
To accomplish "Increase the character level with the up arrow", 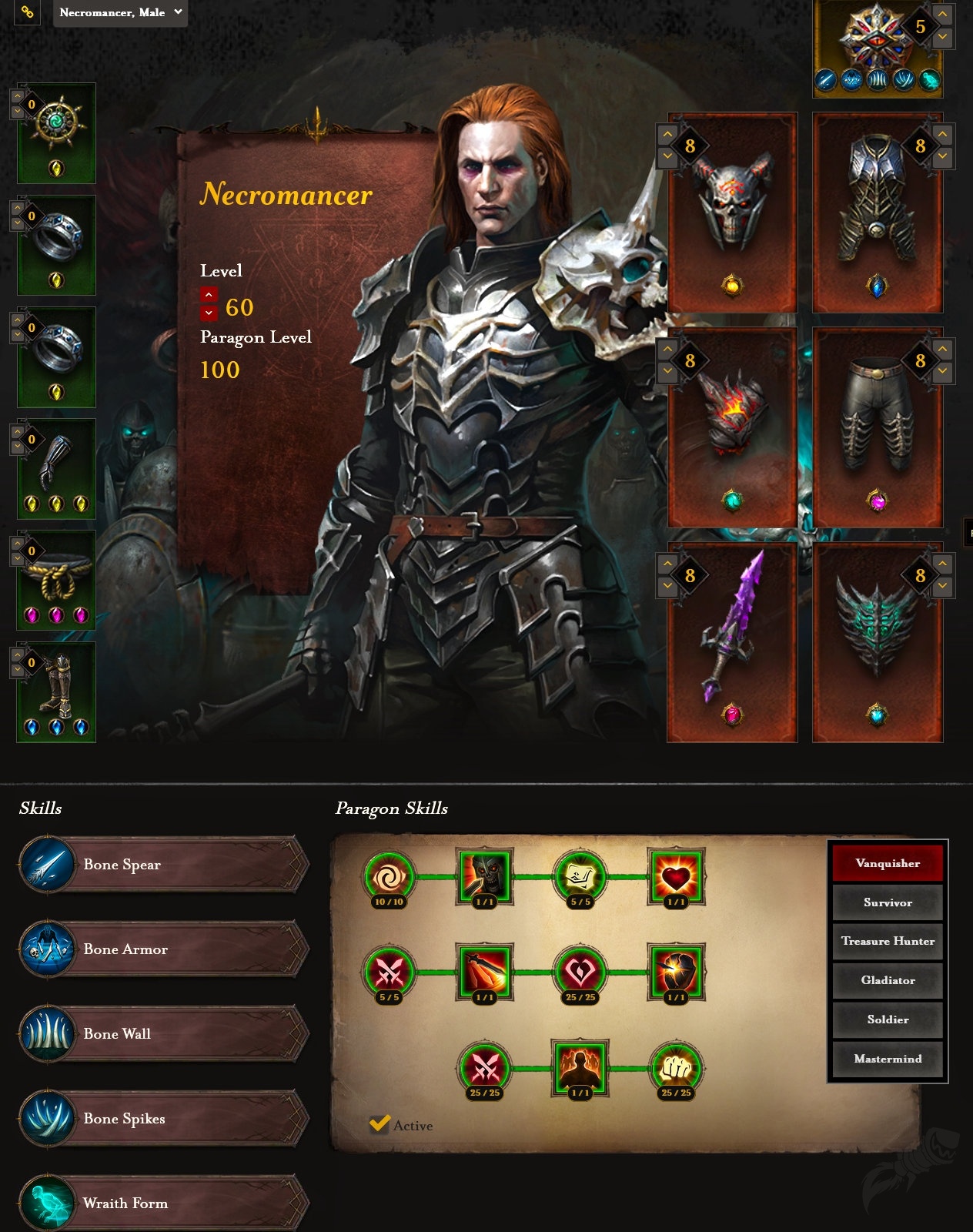I will point(209,295).
